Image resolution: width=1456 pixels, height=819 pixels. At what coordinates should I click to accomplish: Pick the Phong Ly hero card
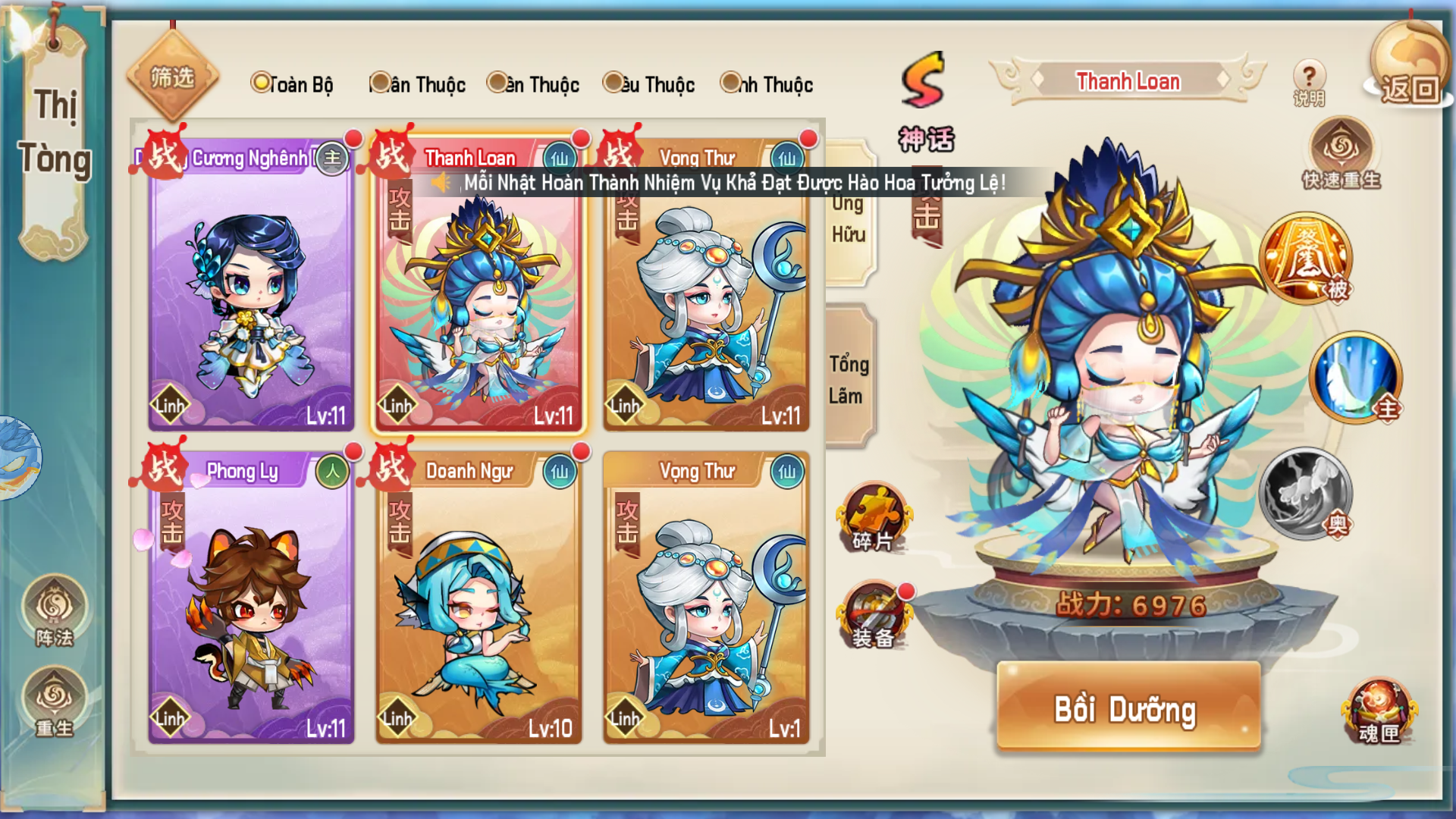(x=251, y=599)
